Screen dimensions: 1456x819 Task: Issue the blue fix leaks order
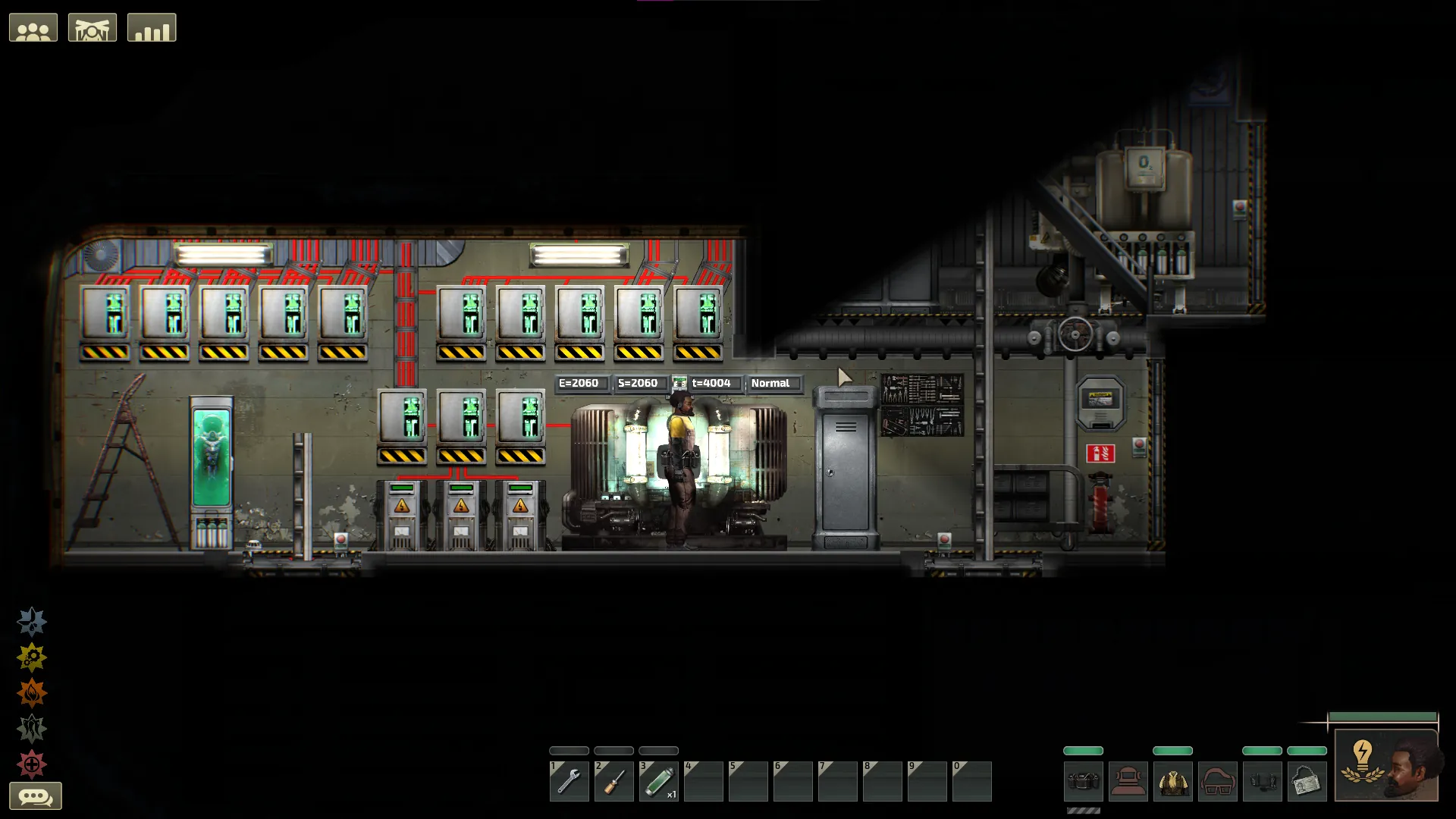coord(32,622)
